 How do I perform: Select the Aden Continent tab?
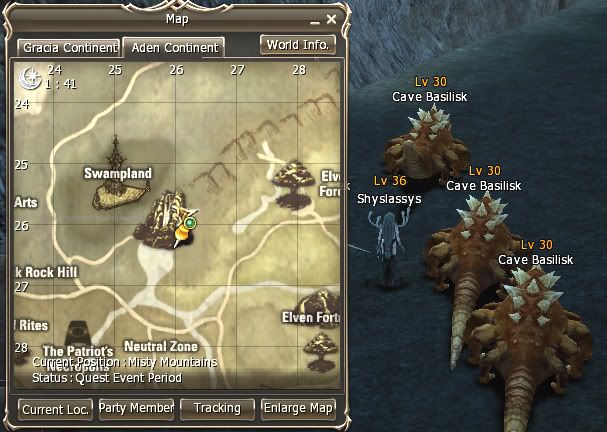click(172, 47)
